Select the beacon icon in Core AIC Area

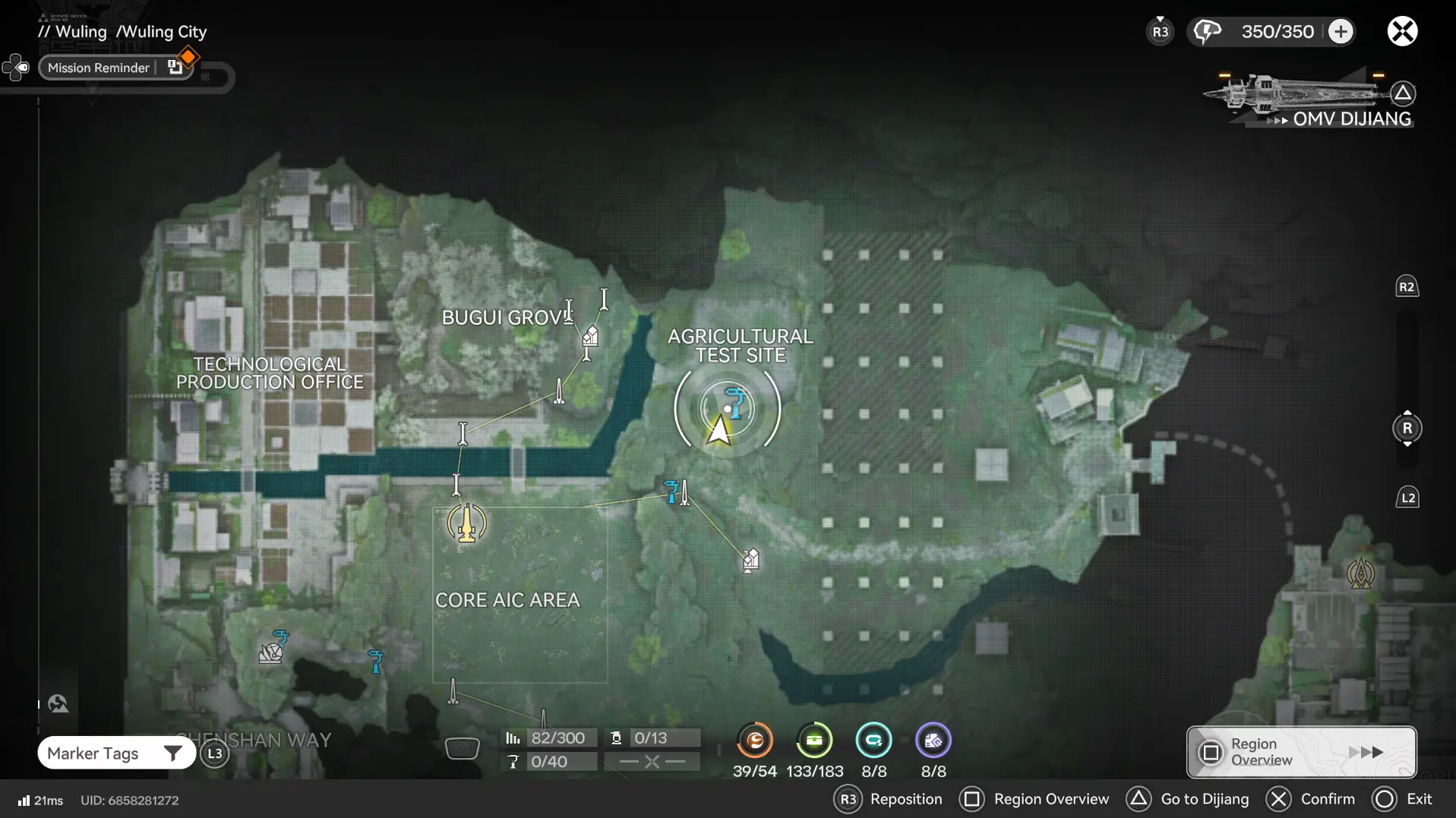466,524
